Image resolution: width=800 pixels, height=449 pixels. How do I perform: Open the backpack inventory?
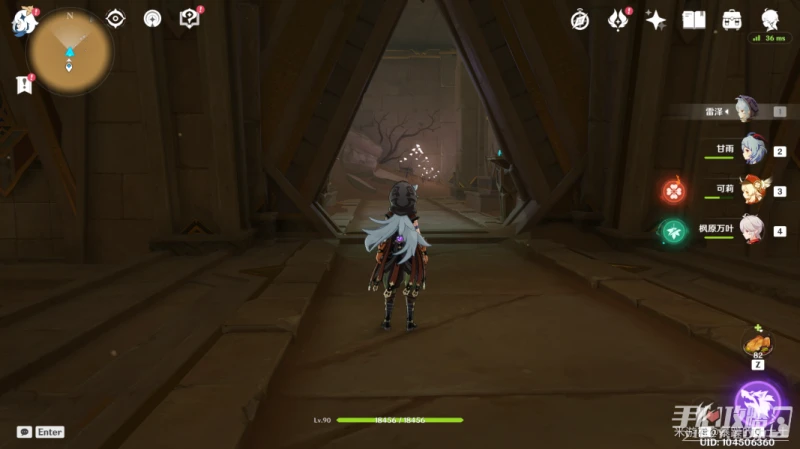point(732,20)
